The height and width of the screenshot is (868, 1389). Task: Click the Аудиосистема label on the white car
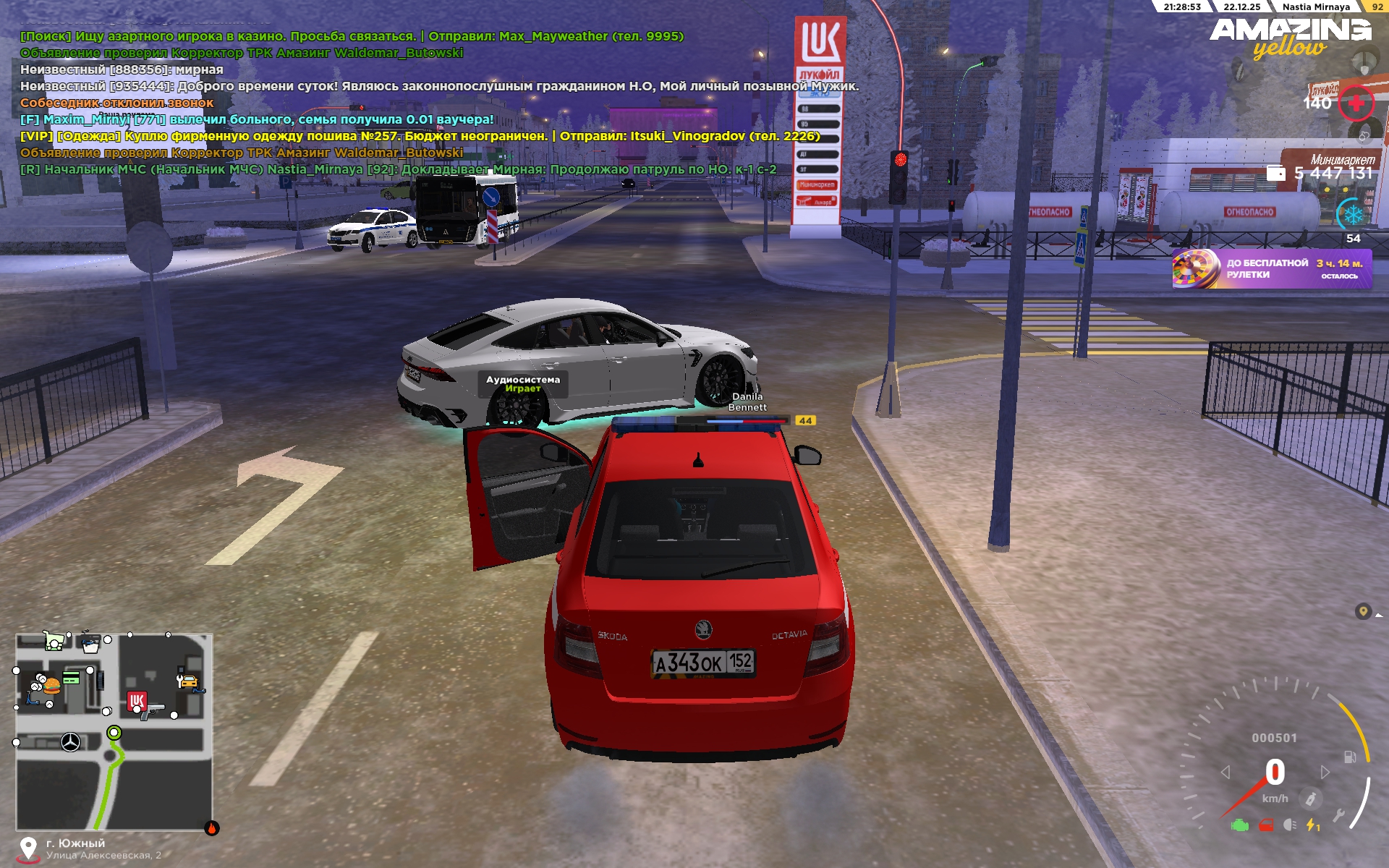(x=522, y=380)
